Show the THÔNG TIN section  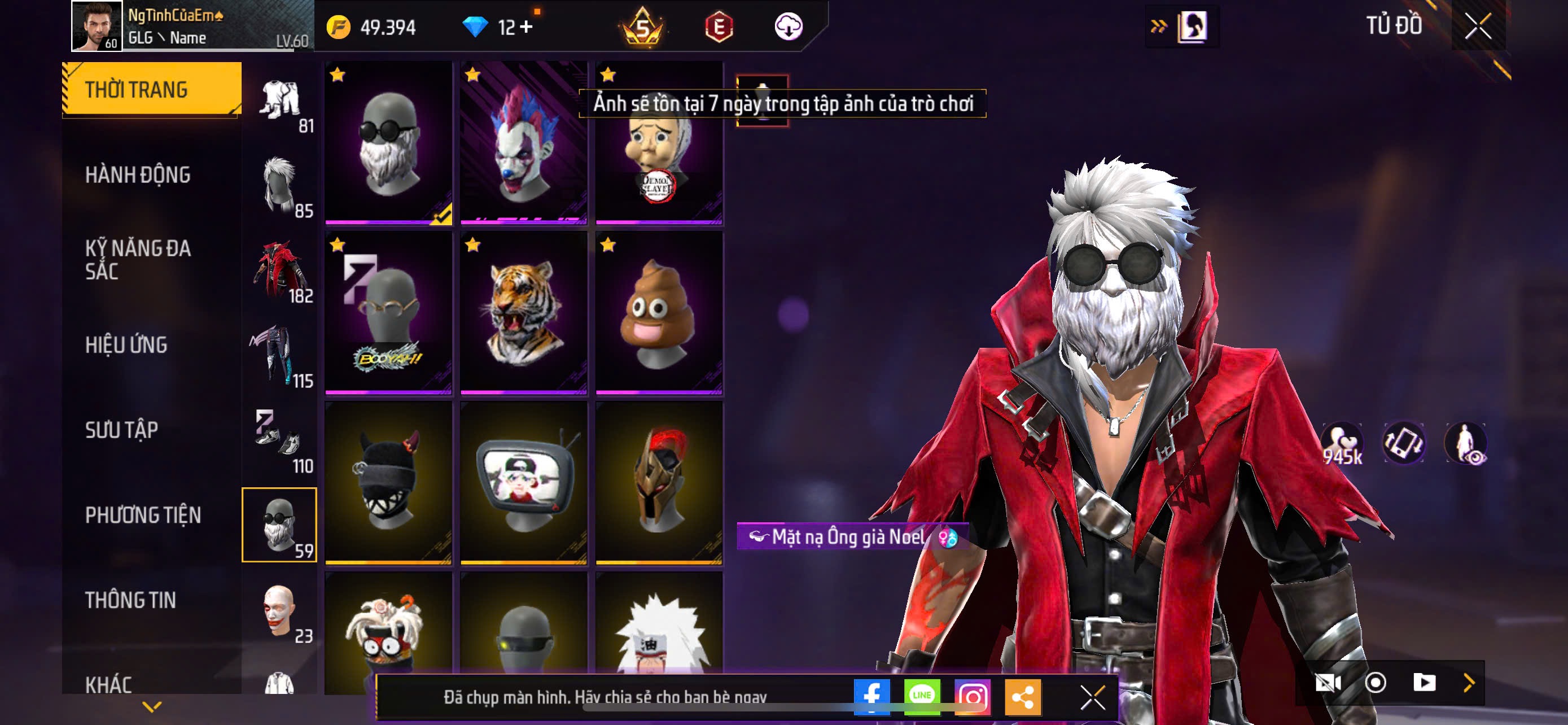click(130, 600)
